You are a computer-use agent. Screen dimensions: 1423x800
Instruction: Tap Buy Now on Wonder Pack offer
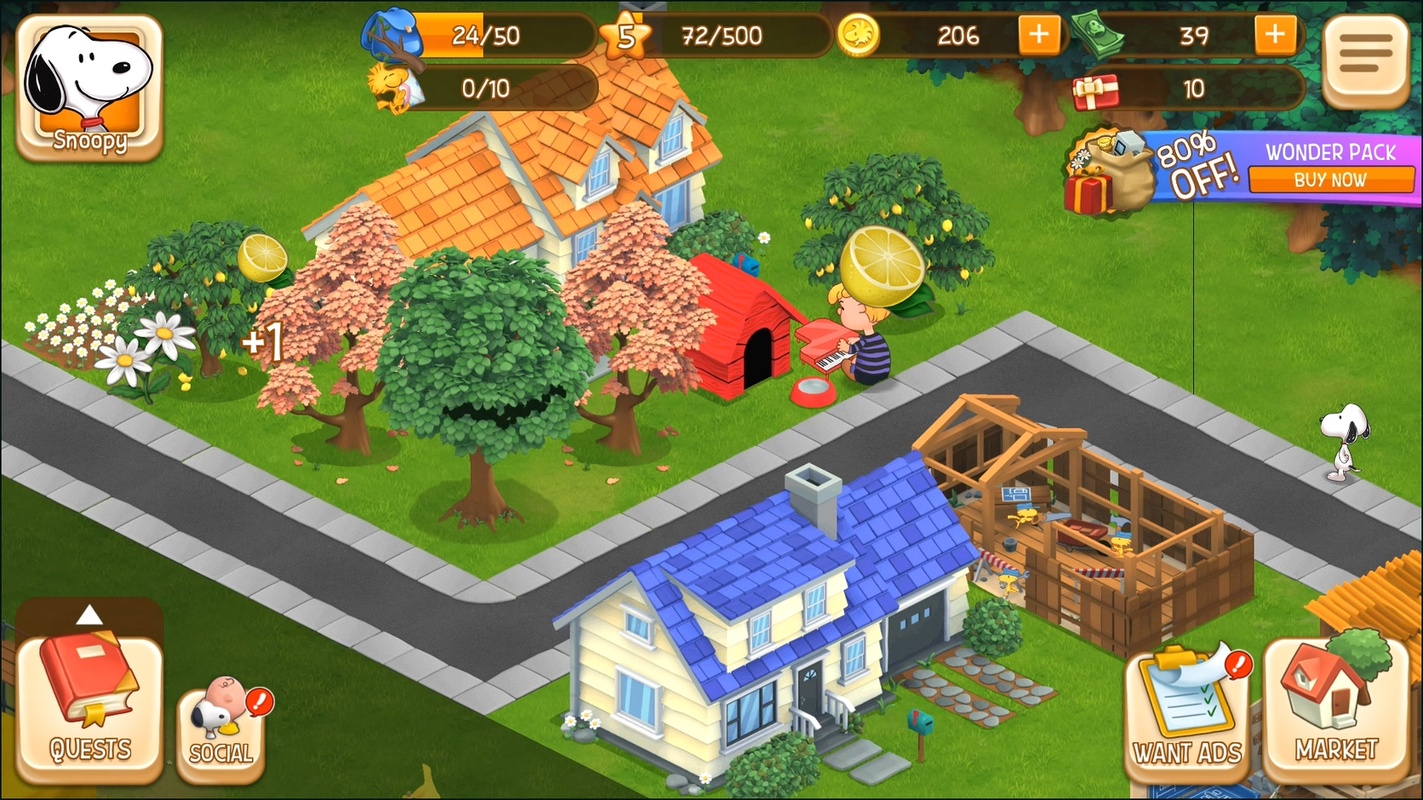[1330, 180]
